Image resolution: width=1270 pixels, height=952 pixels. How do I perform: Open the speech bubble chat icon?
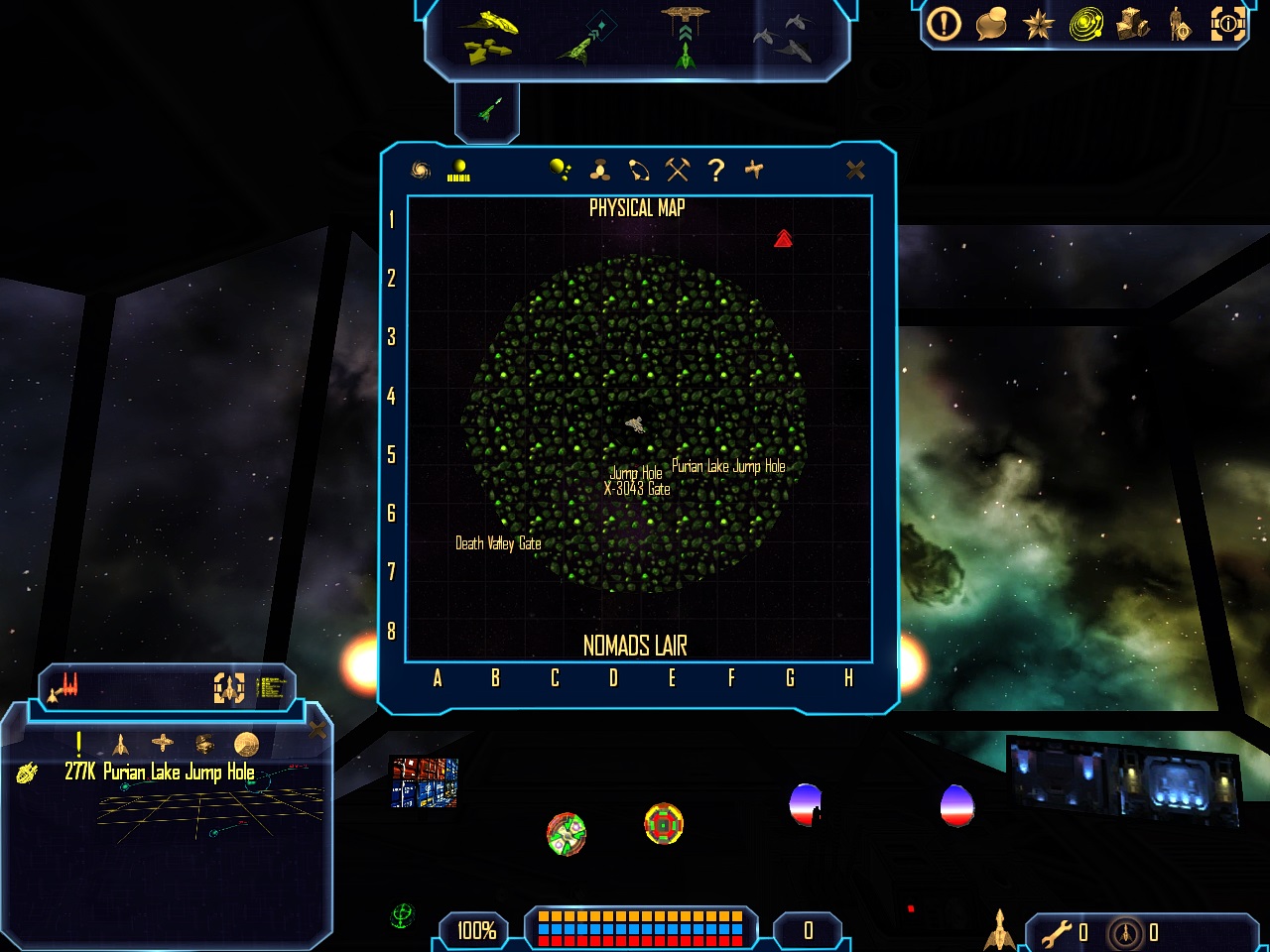991,24
